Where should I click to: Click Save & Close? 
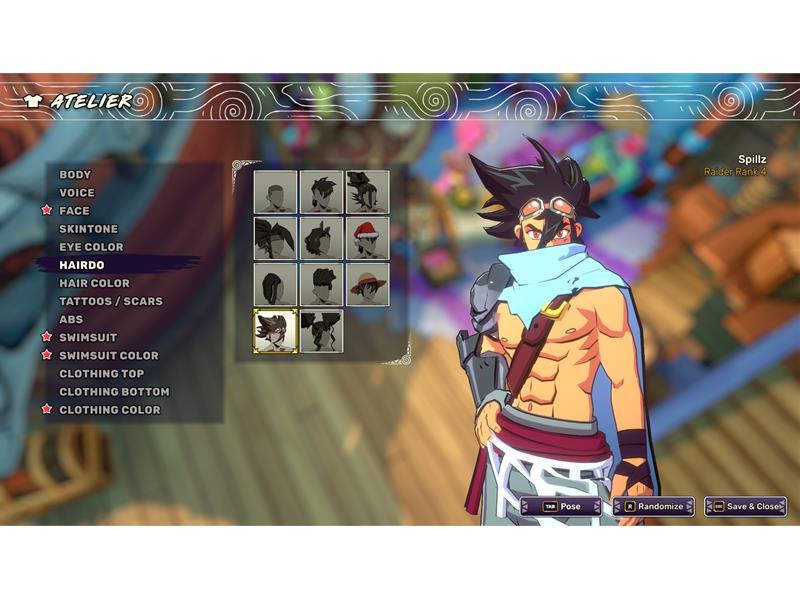pos(745,506)
